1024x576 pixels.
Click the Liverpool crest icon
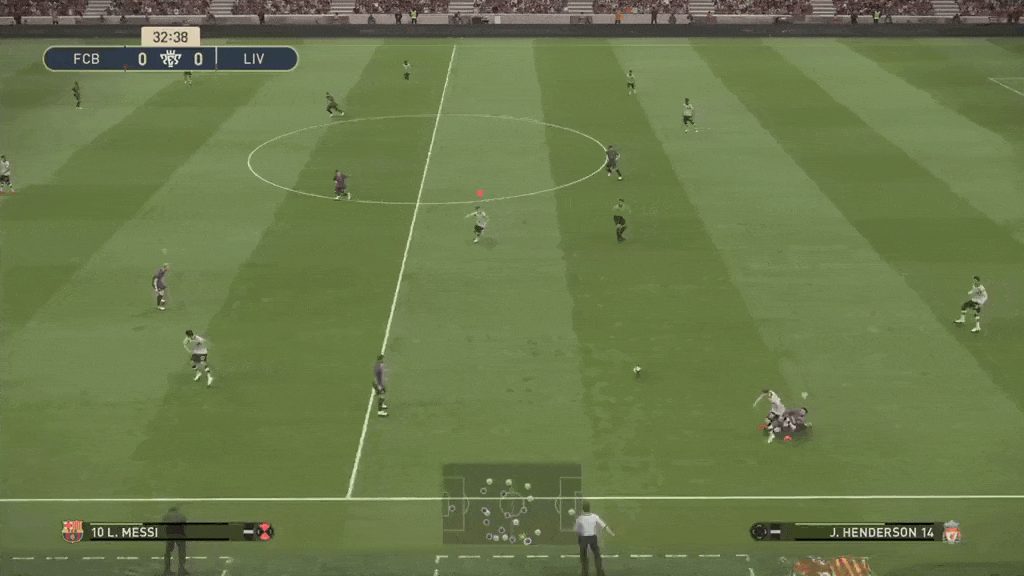point(951,532)
